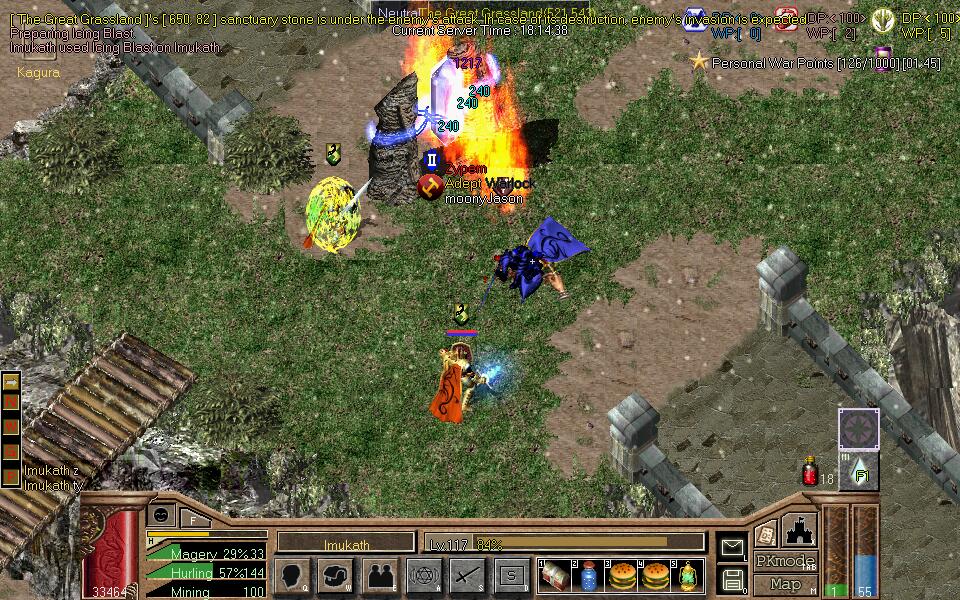Screen dimensions: 960x600
Task: Open the mail envelope icon
Action: 732,547
